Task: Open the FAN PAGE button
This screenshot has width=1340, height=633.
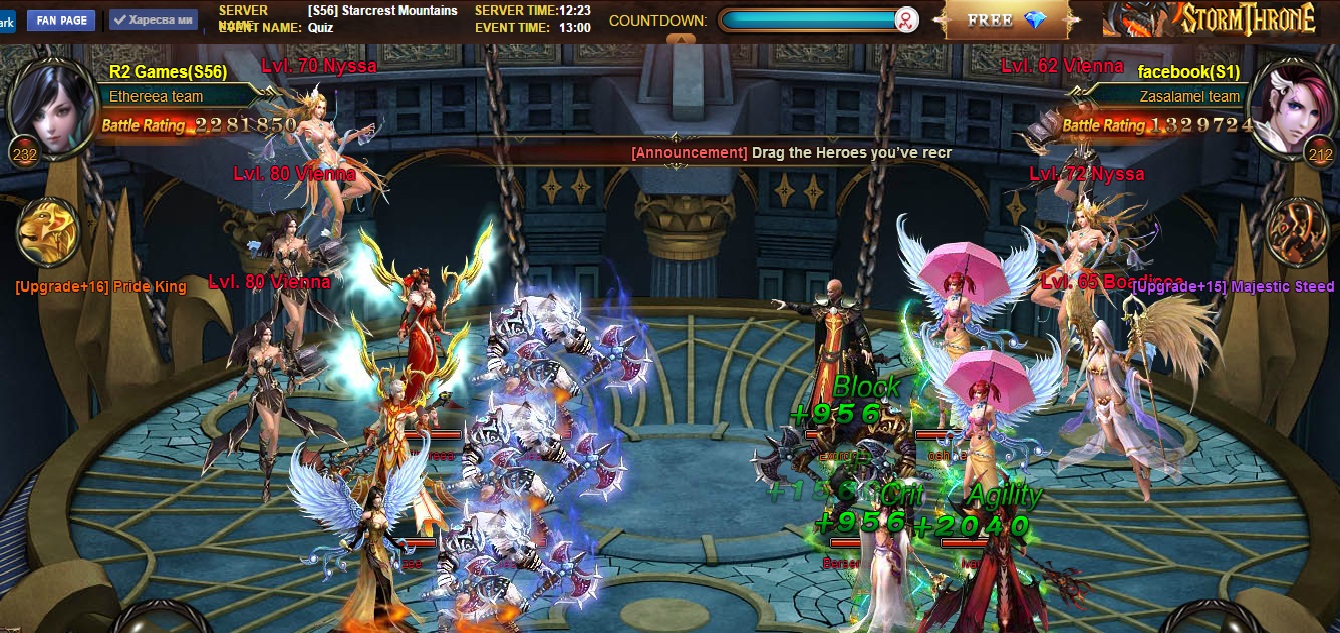Action: 61,20
